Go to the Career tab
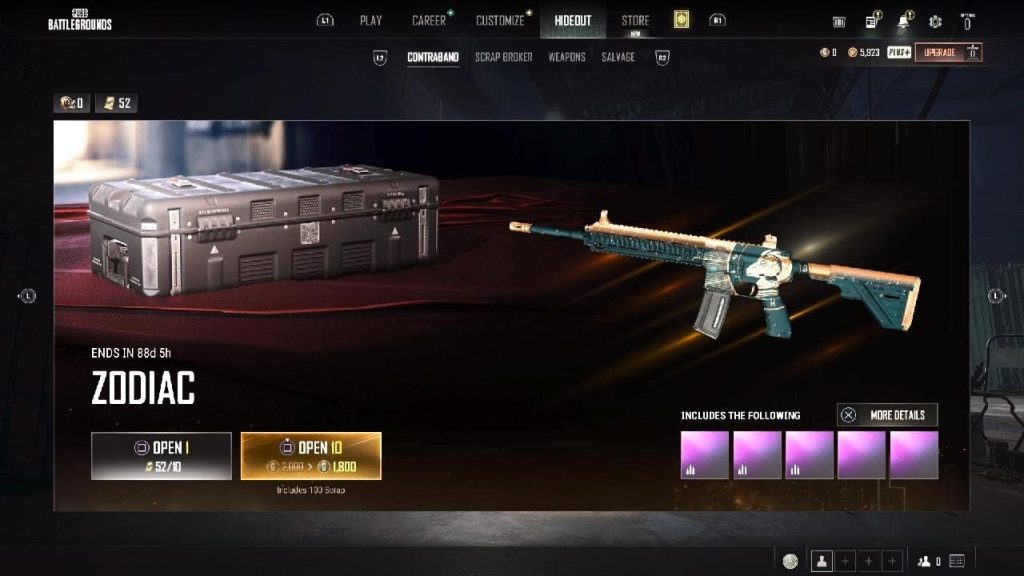 [429, 20]
